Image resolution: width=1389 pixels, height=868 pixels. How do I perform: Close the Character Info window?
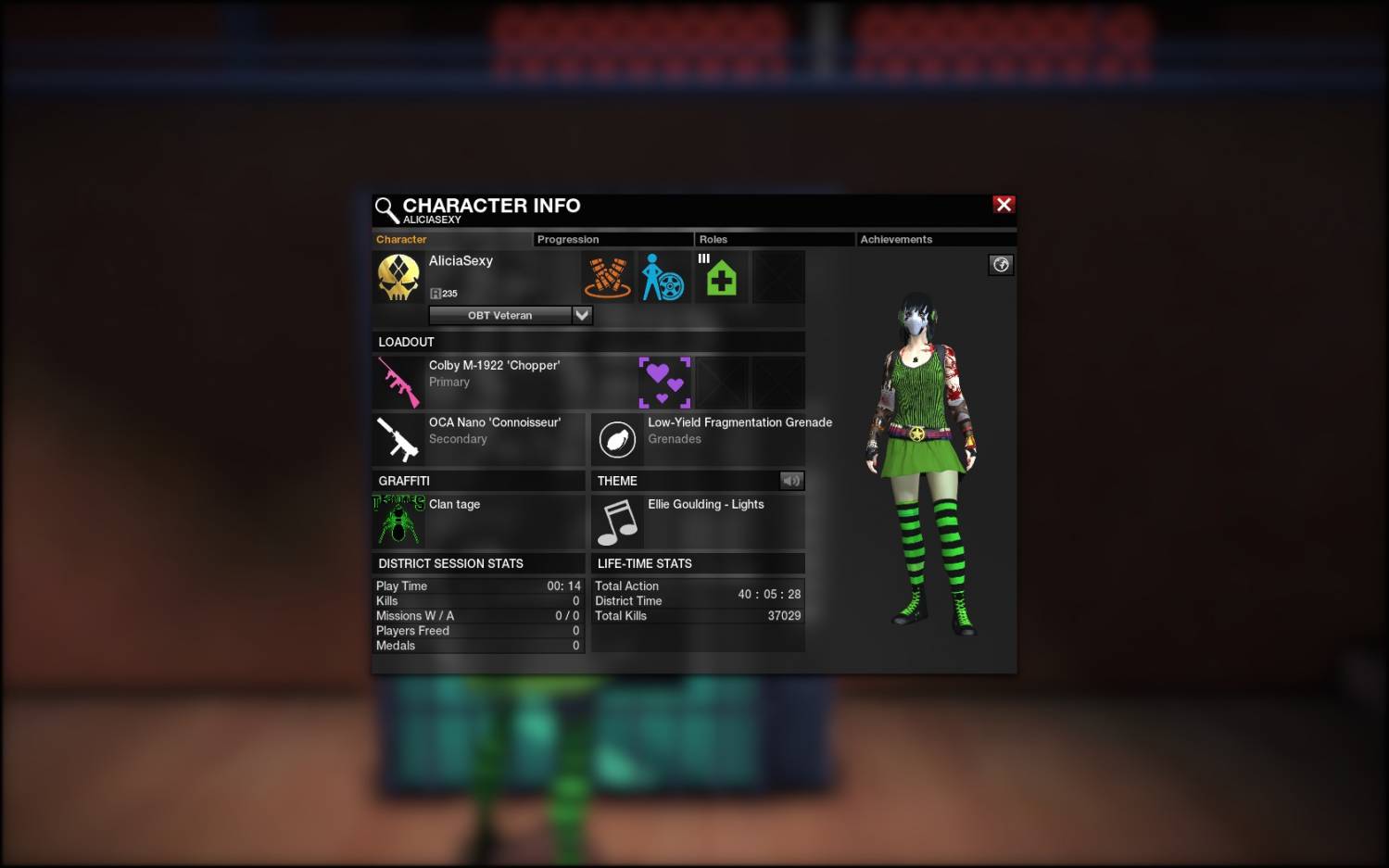pyautogui.click(x=1004, y=205)
